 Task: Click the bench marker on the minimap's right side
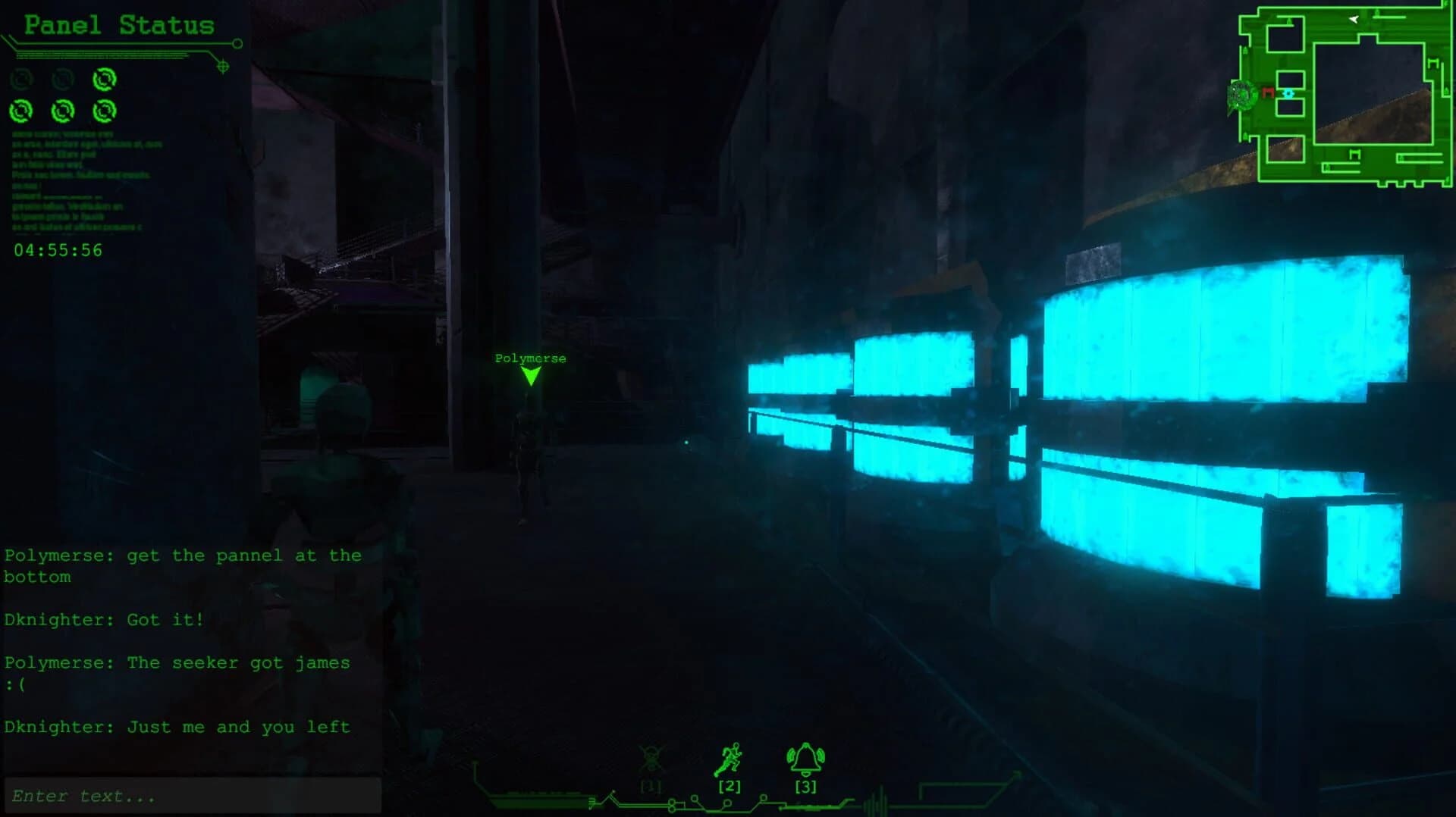[1433, 63]
